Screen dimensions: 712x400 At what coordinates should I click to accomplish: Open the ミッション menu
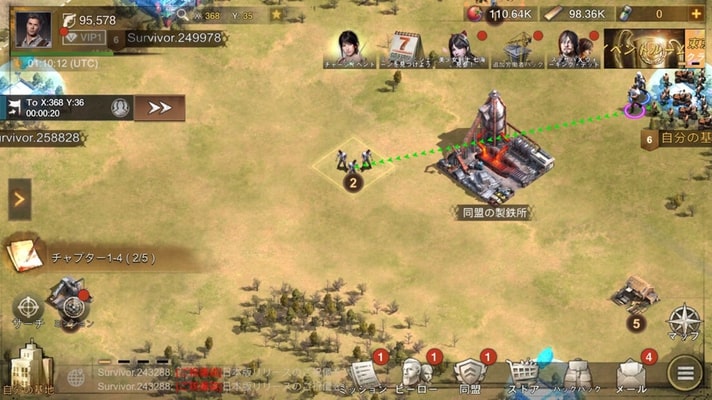click(364, 374)
